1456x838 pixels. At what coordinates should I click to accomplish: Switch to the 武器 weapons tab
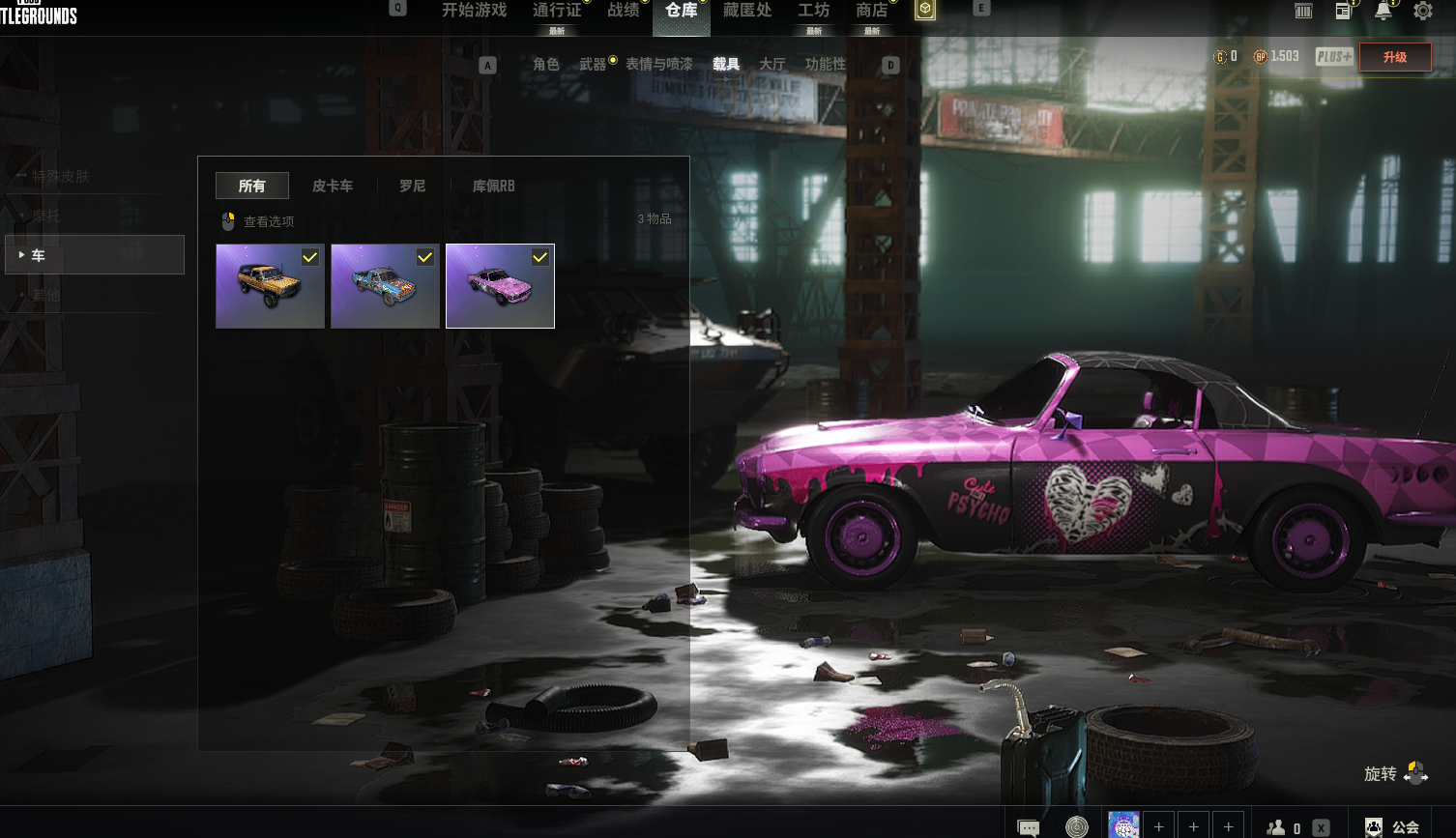click(x=593, y=65)
